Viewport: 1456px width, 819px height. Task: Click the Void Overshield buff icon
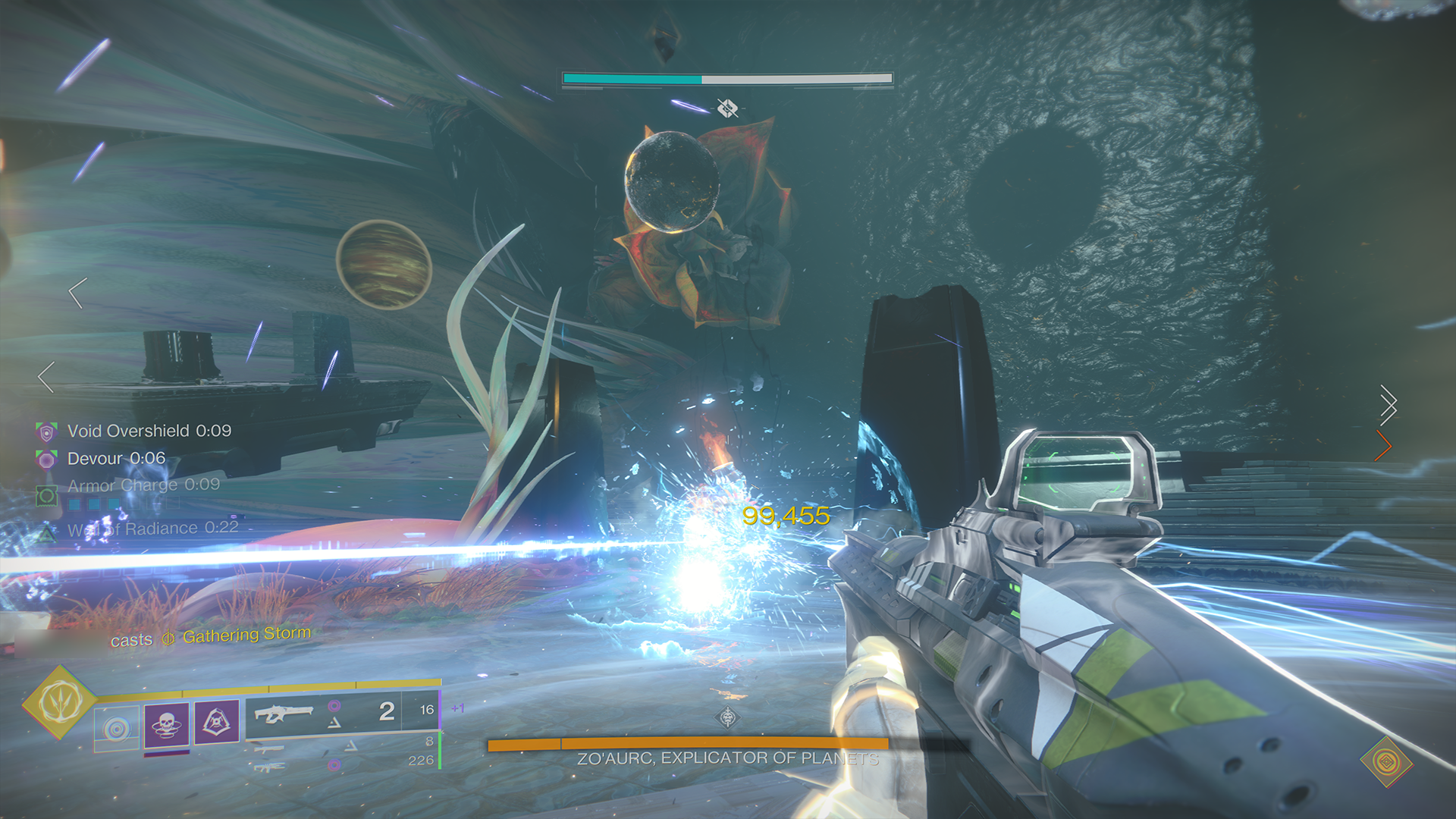[x=47, y=432]
